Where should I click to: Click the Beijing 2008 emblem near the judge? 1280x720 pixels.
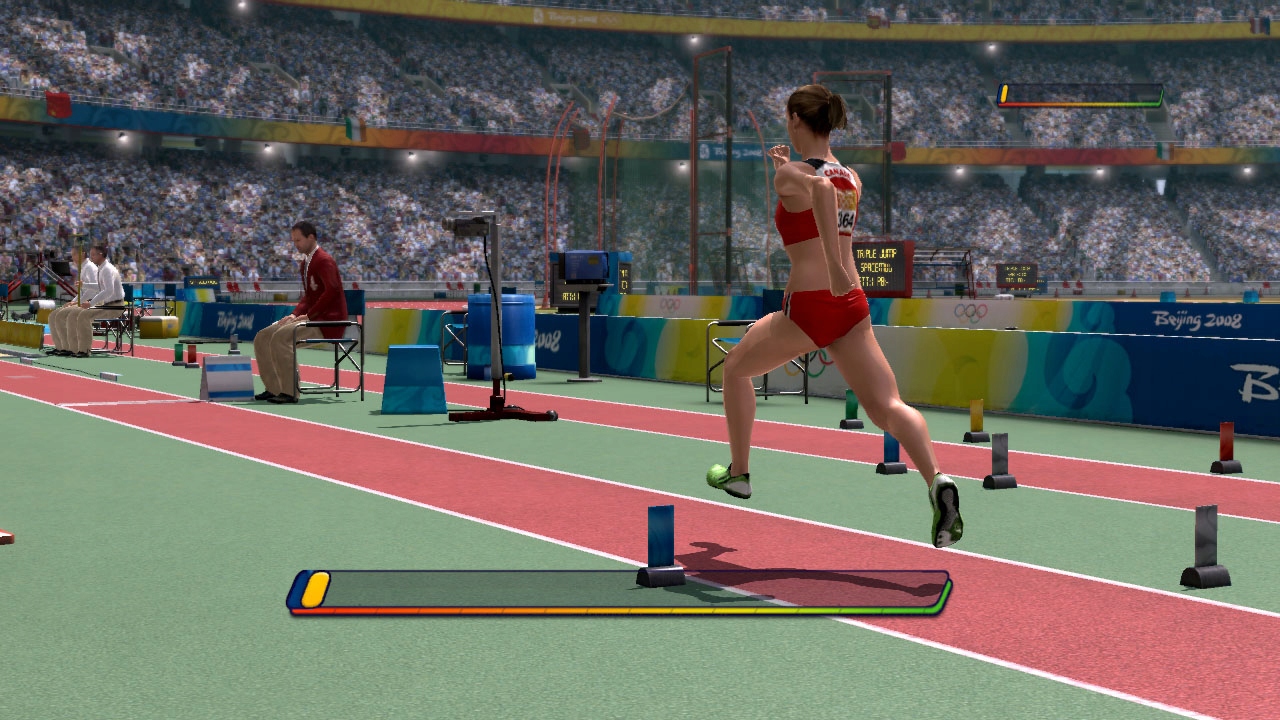(234, 317)
